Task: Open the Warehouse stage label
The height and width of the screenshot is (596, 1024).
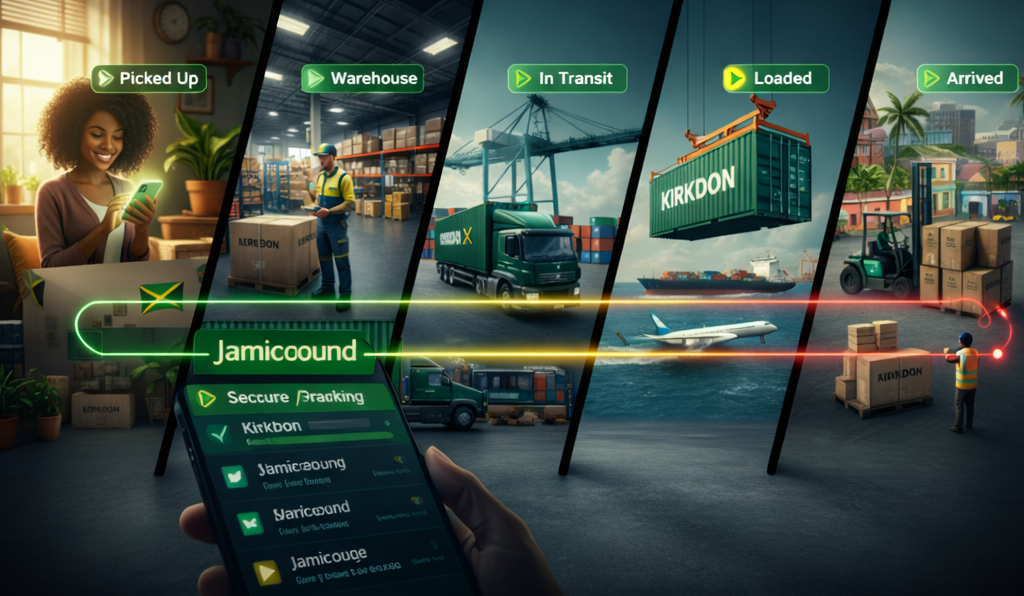Action: (x=362, y=78)
